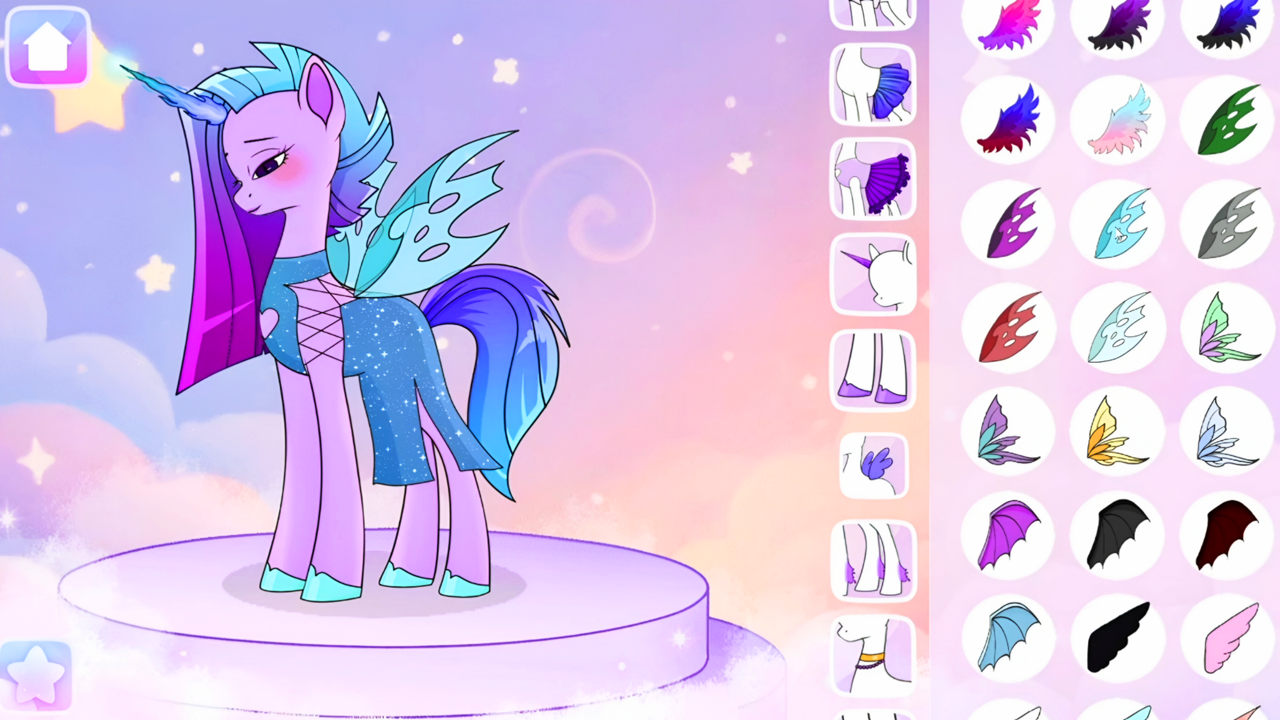Choose the pastel pink feathered wings color
Screen dimensions: 1280x720
tap(1118, 120)
